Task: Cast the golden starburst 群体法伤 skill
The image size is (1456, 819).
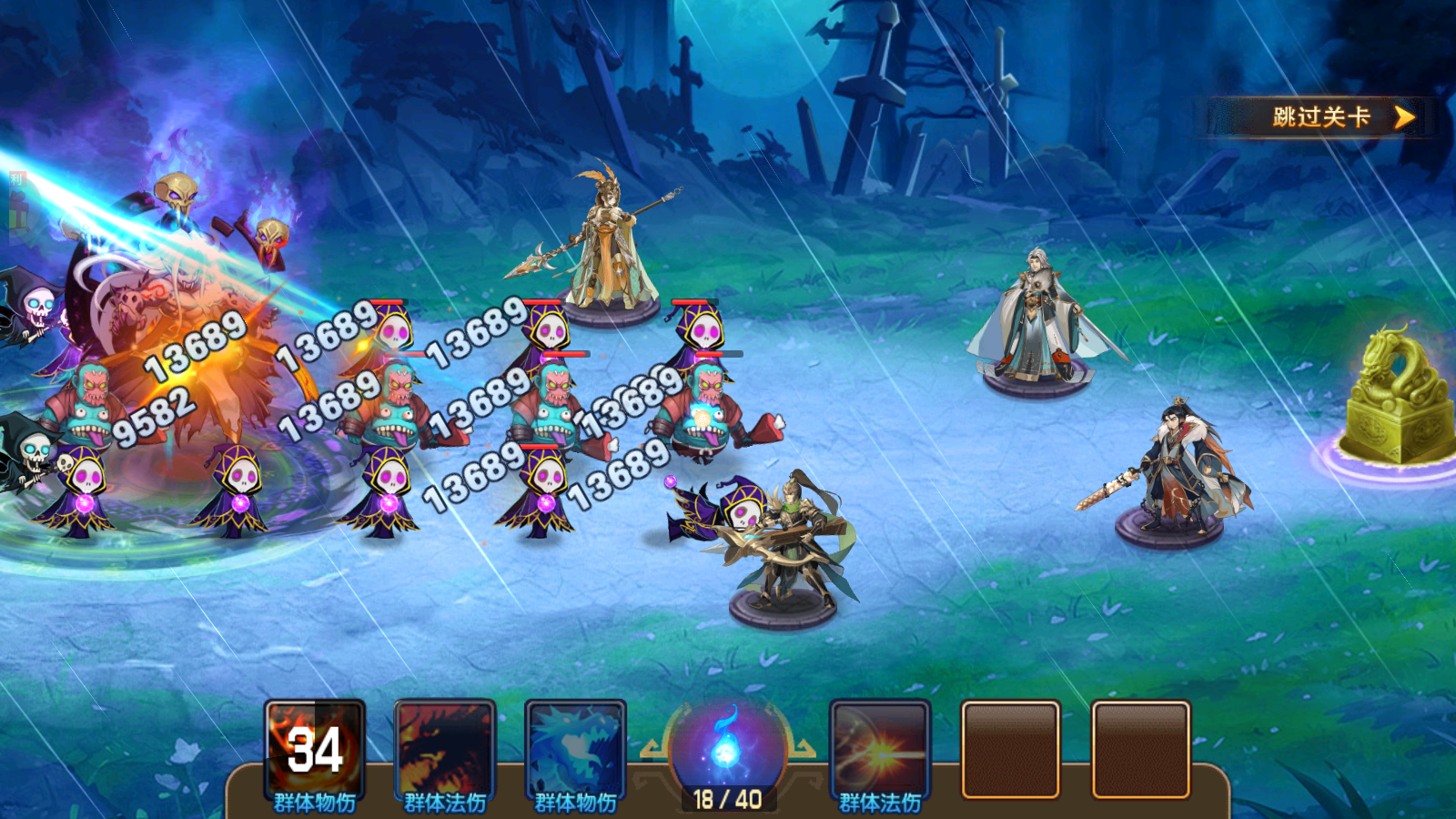Action: click(880, 751)
